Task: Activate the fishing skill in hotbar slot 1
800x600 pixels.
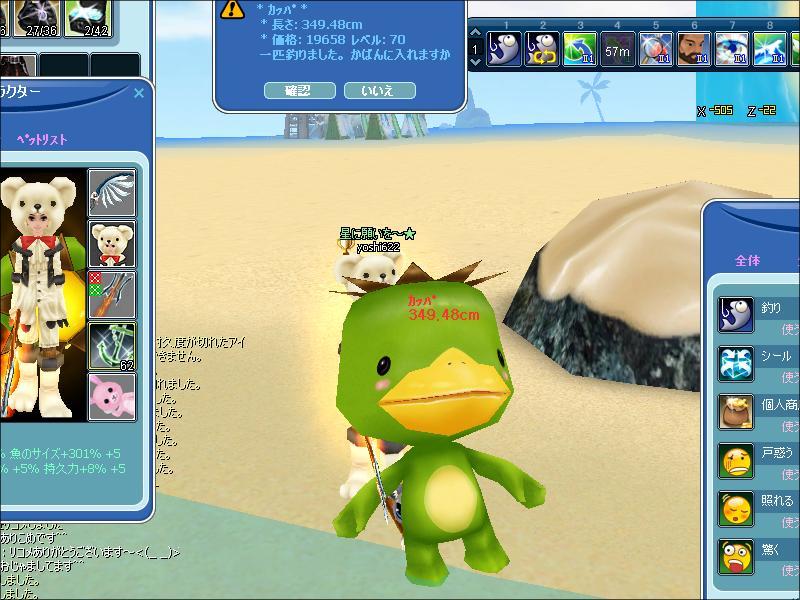Action: [506, 47]
